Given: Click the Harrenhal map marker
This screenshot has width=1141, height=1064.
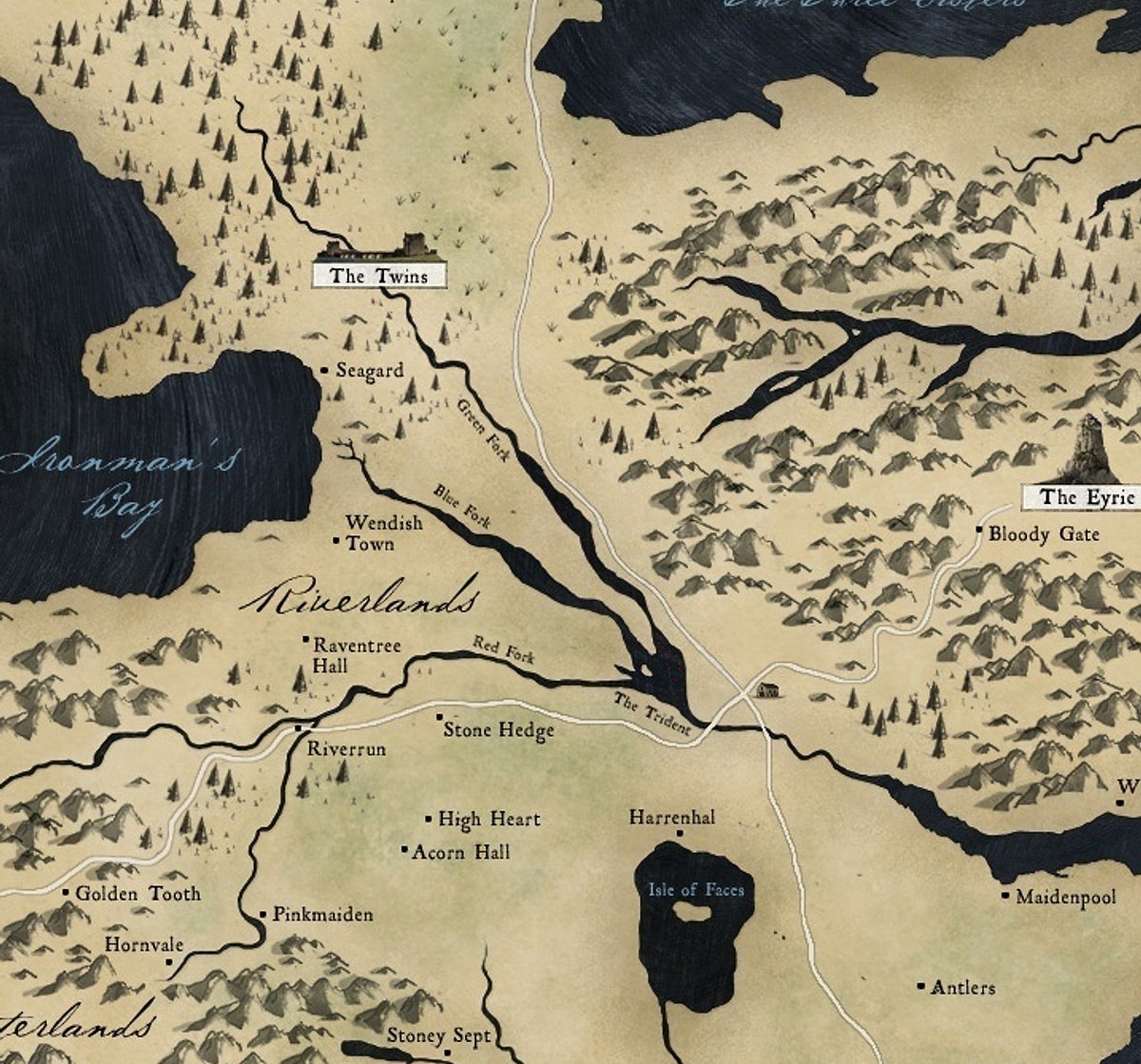Looking at the screenshot, I should tap(679, 834).
